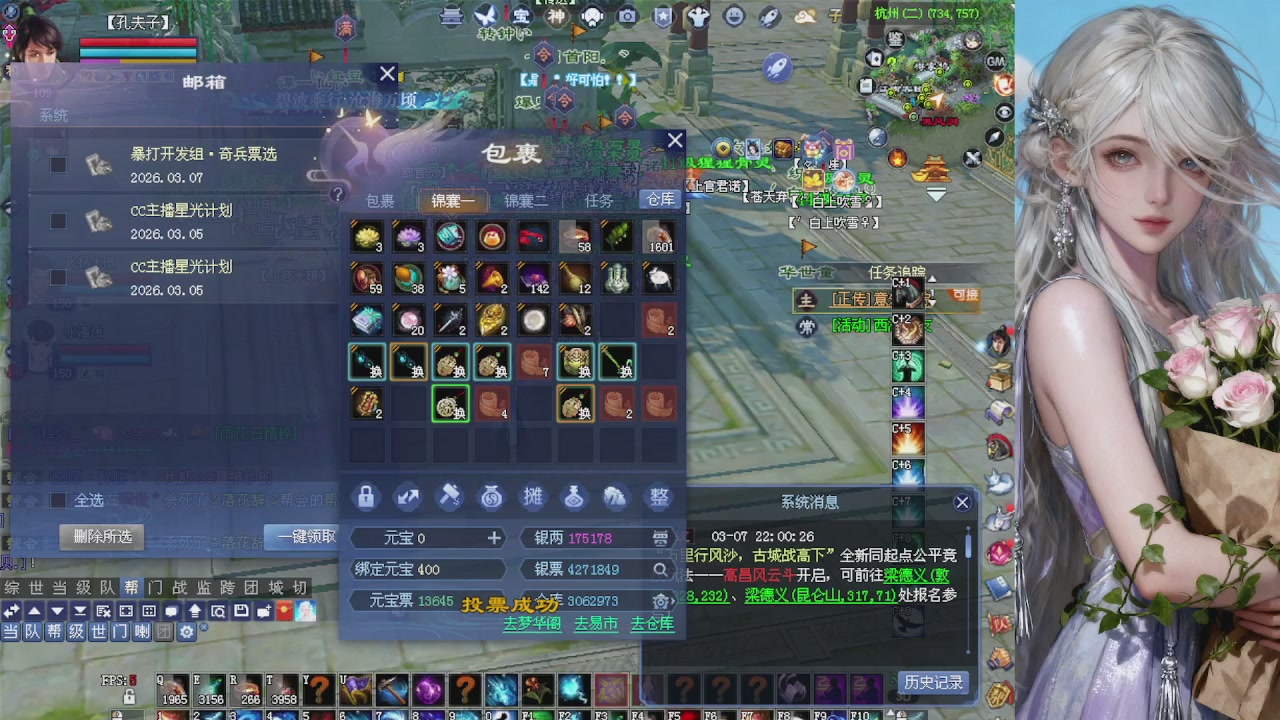
Task: Select the alchemy bottle icon in the bag toolbar
Action: (x=575, y=497)
